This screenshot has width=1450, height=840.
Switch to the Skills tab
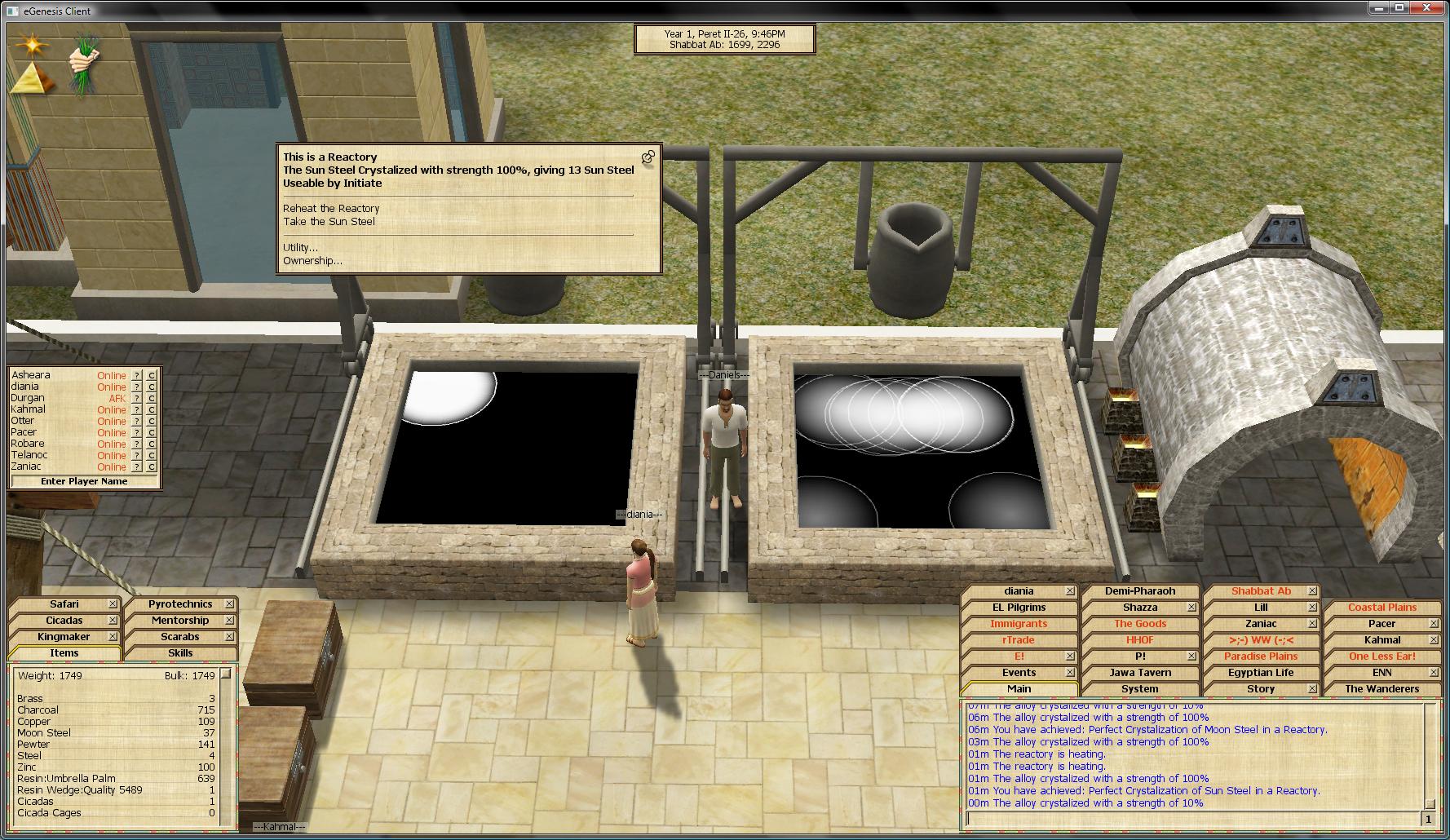pos(180,653)
